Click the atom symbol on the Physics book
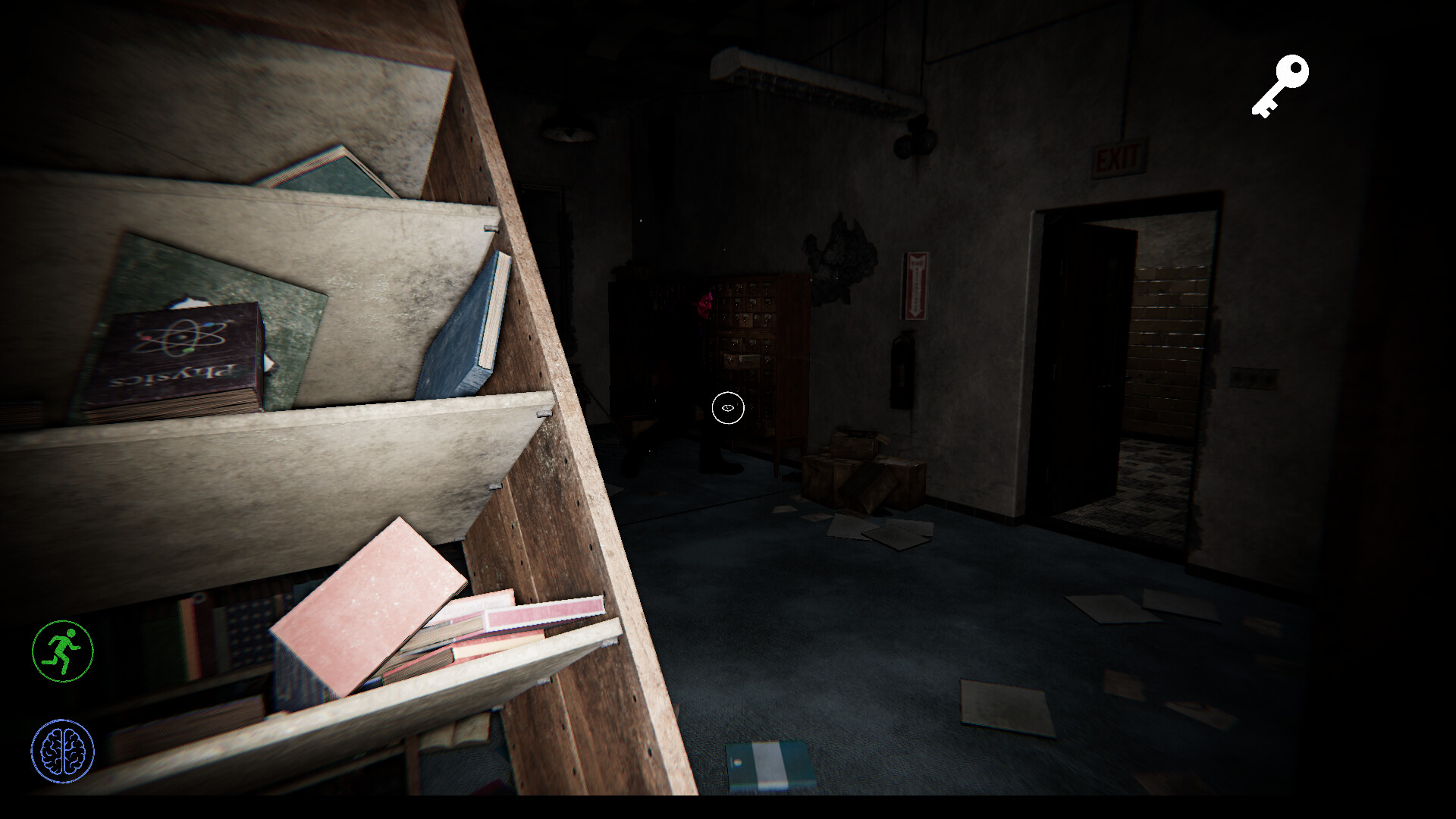1456x819 pixels. [180, 337]
